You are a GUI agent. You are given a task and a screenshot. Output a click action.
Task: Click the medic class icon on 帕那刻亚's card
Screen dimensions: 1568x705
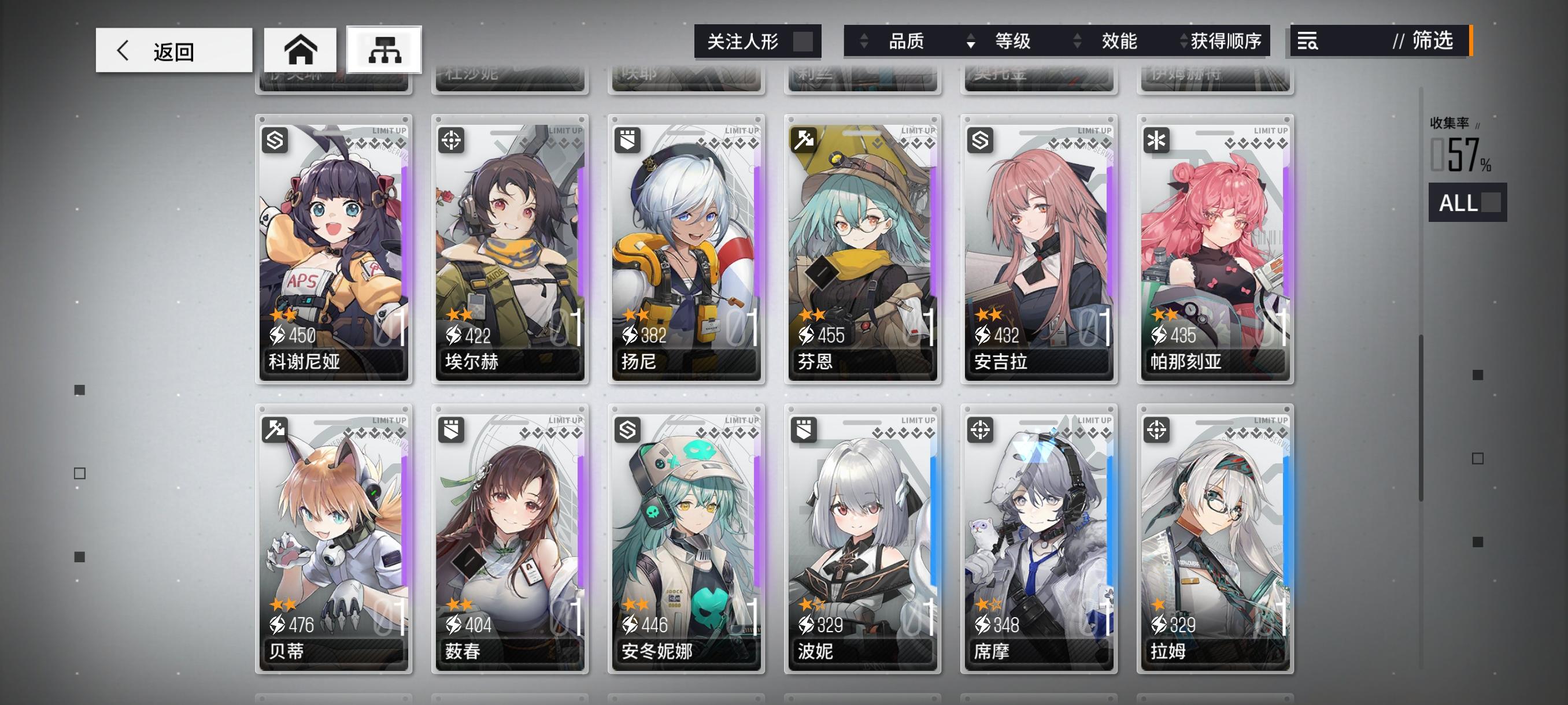click(x=1158, y=140)
